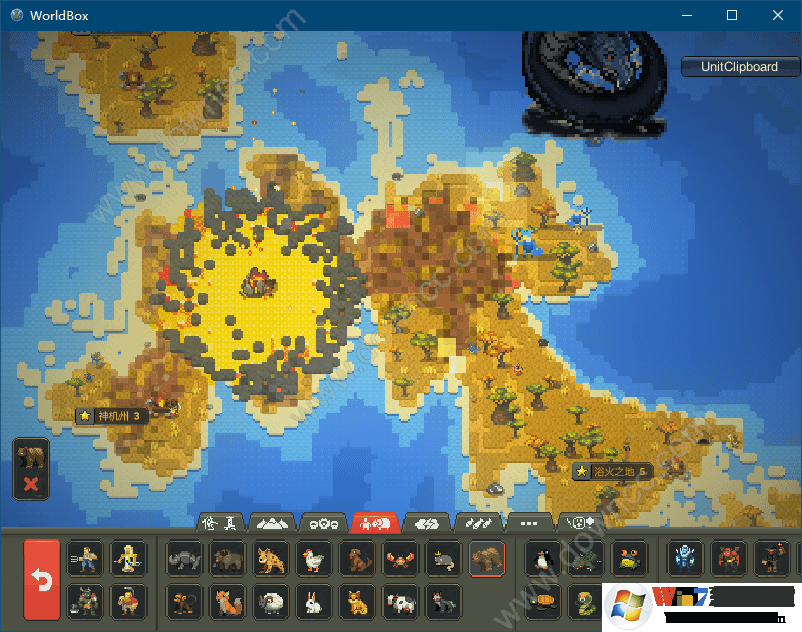Click the UnitClipboard button
This screenshot has width=802, height=632.
pos(740,67)
